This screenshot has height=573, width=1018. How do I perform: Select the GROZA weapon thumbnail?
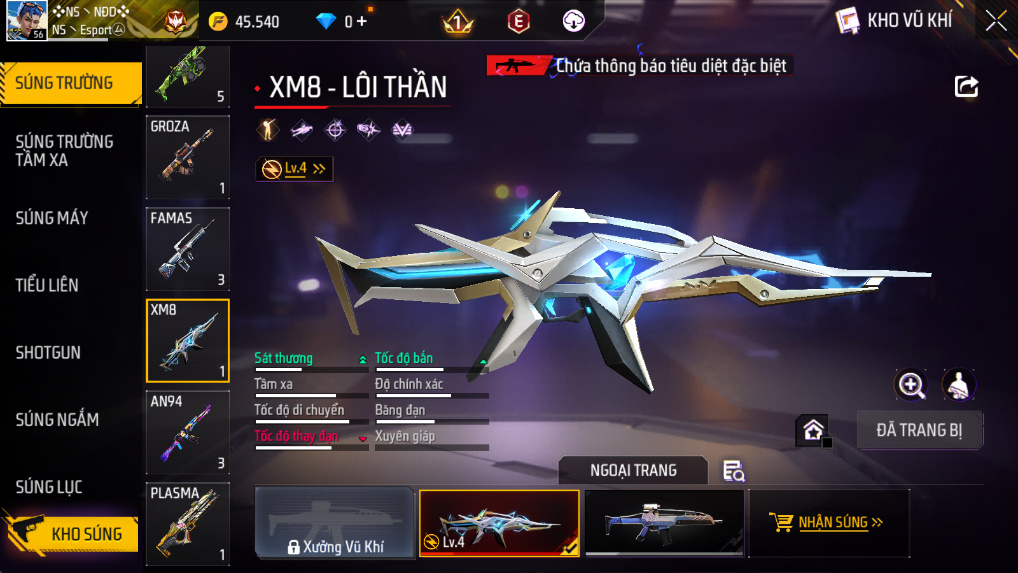[187, 158]
